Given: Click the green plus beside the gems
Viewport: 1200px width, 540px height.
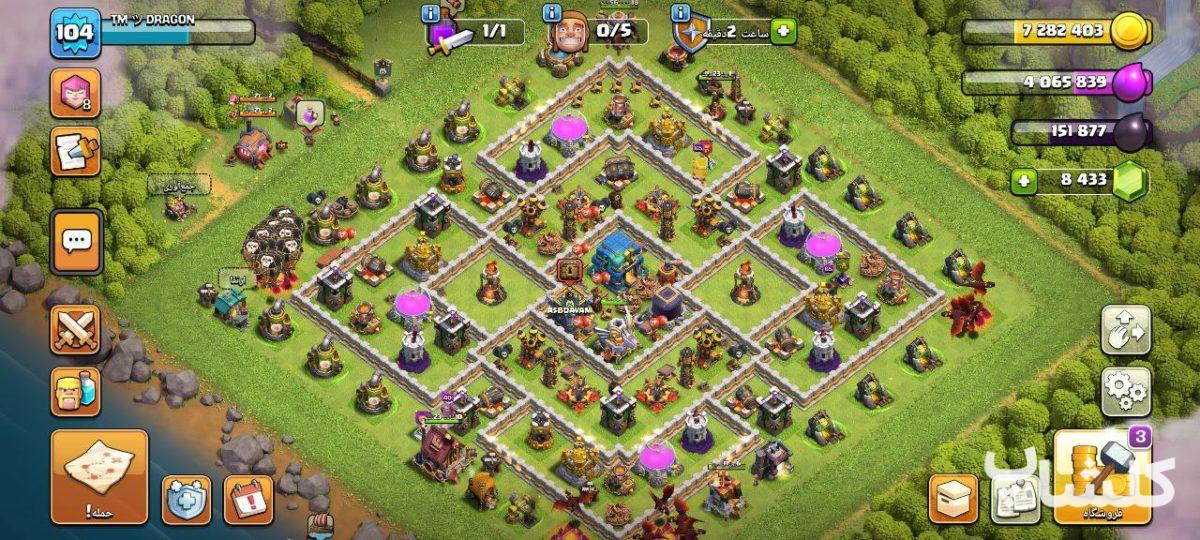Looking at the screenshot, I should [1023, 182].
